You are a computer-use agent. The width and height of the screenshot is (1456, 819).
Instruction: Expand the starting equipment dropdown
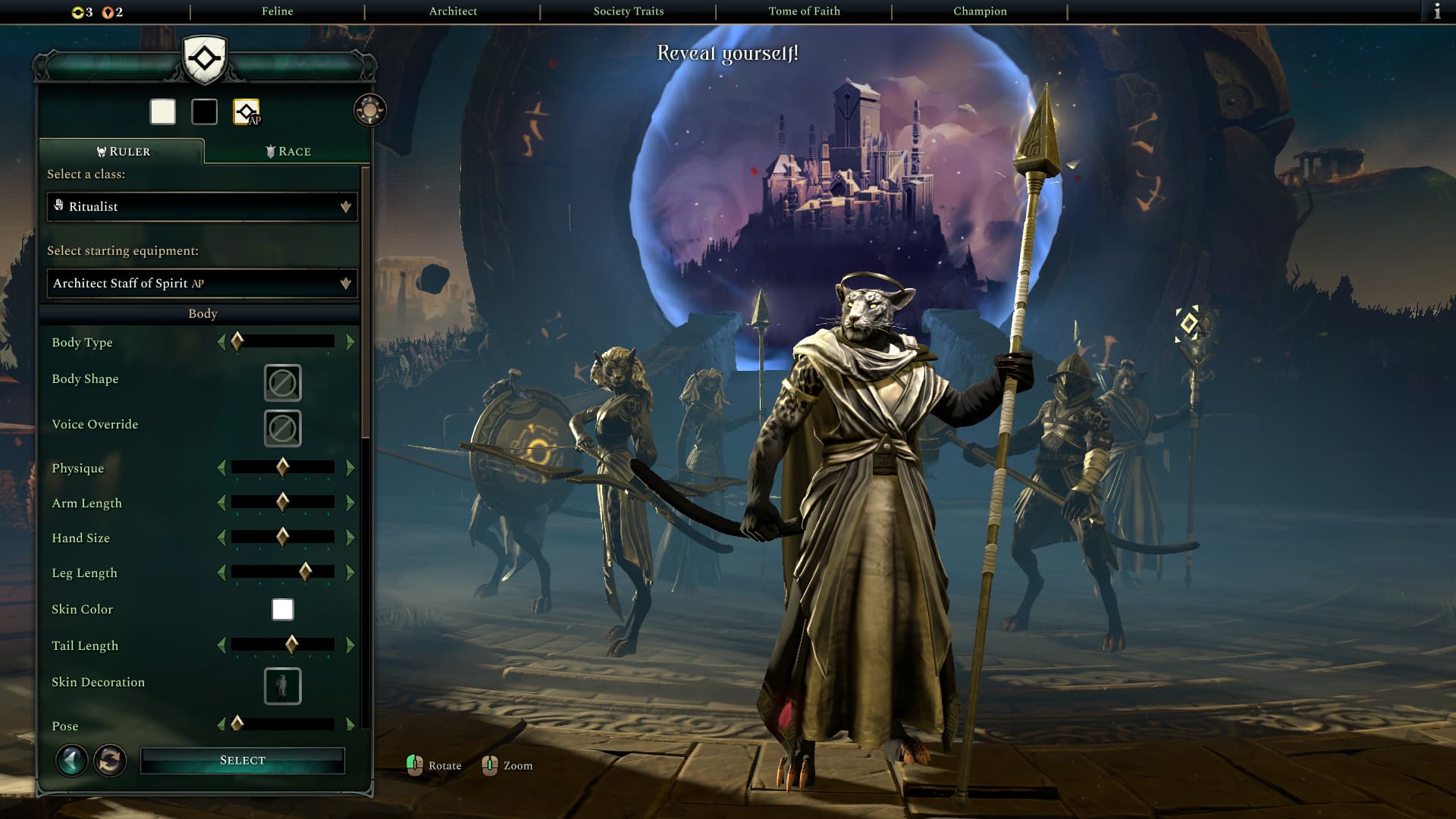(202, 284)
